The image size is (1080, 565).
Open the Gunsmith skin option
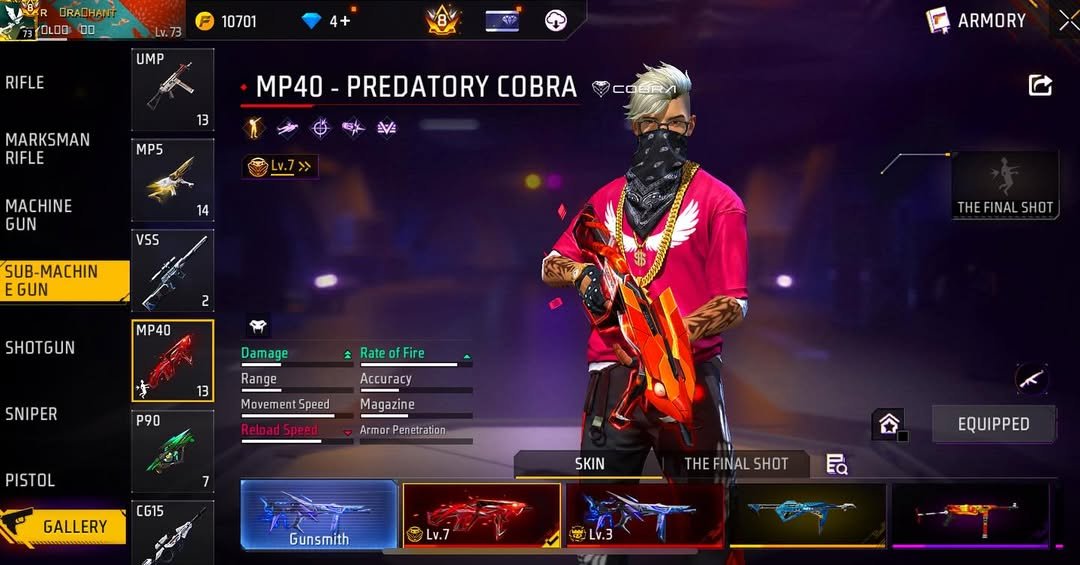(x=319, y=514)
